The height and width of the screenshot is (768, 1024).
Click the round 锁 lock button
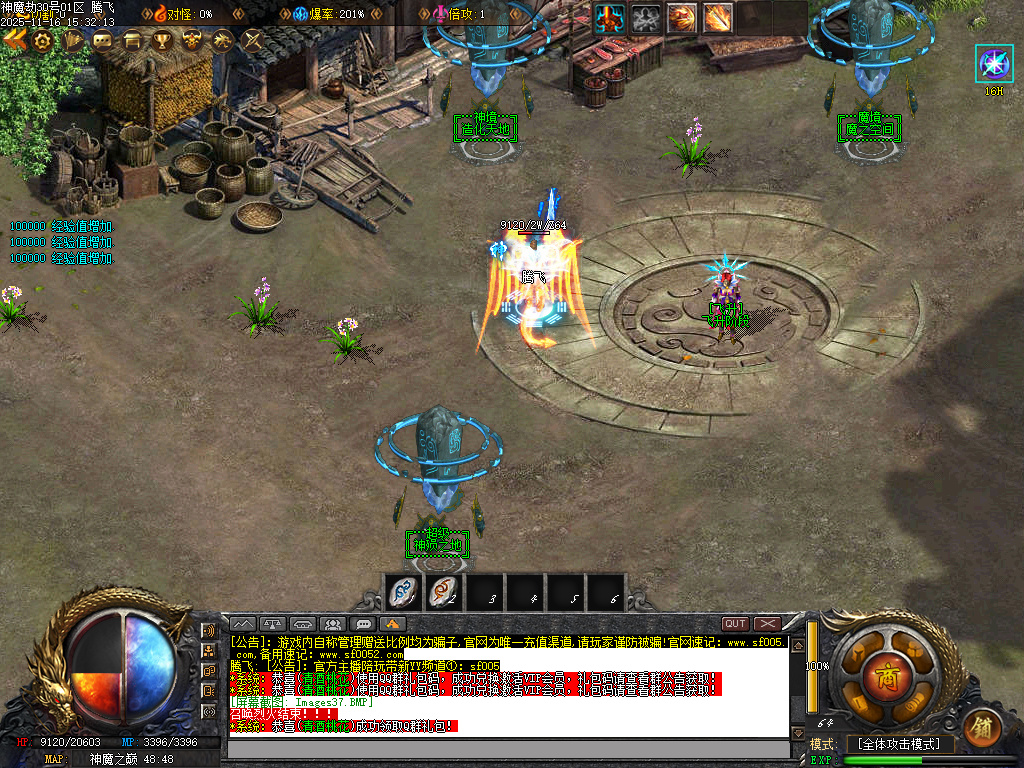click(x=983, y=724)
